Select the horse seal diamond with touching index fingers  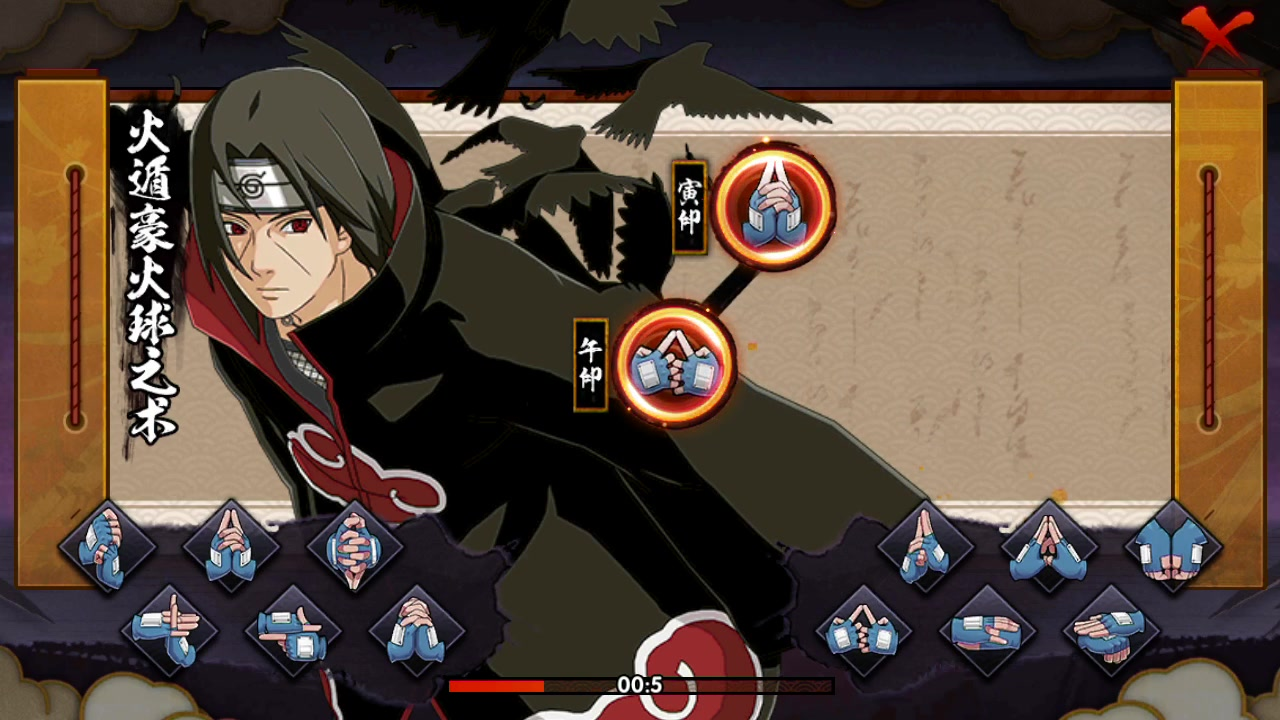[x=863, y=632]
